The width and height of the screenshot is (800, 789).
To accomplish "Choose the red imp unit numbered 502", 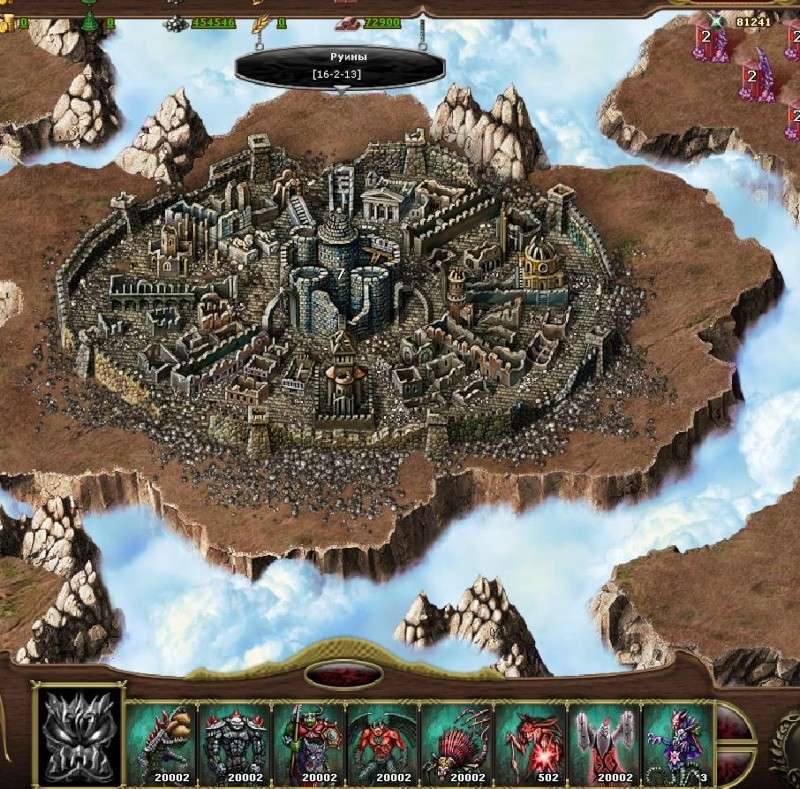I will click(531, 743).
